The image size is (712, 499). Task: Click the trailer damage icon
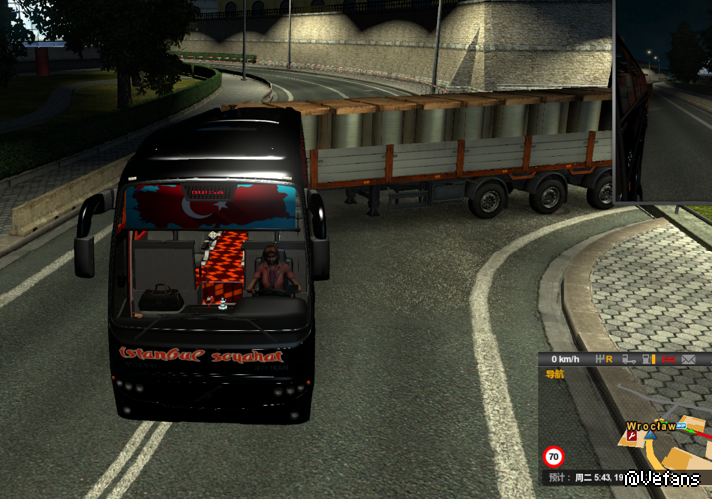coord(627,359)
